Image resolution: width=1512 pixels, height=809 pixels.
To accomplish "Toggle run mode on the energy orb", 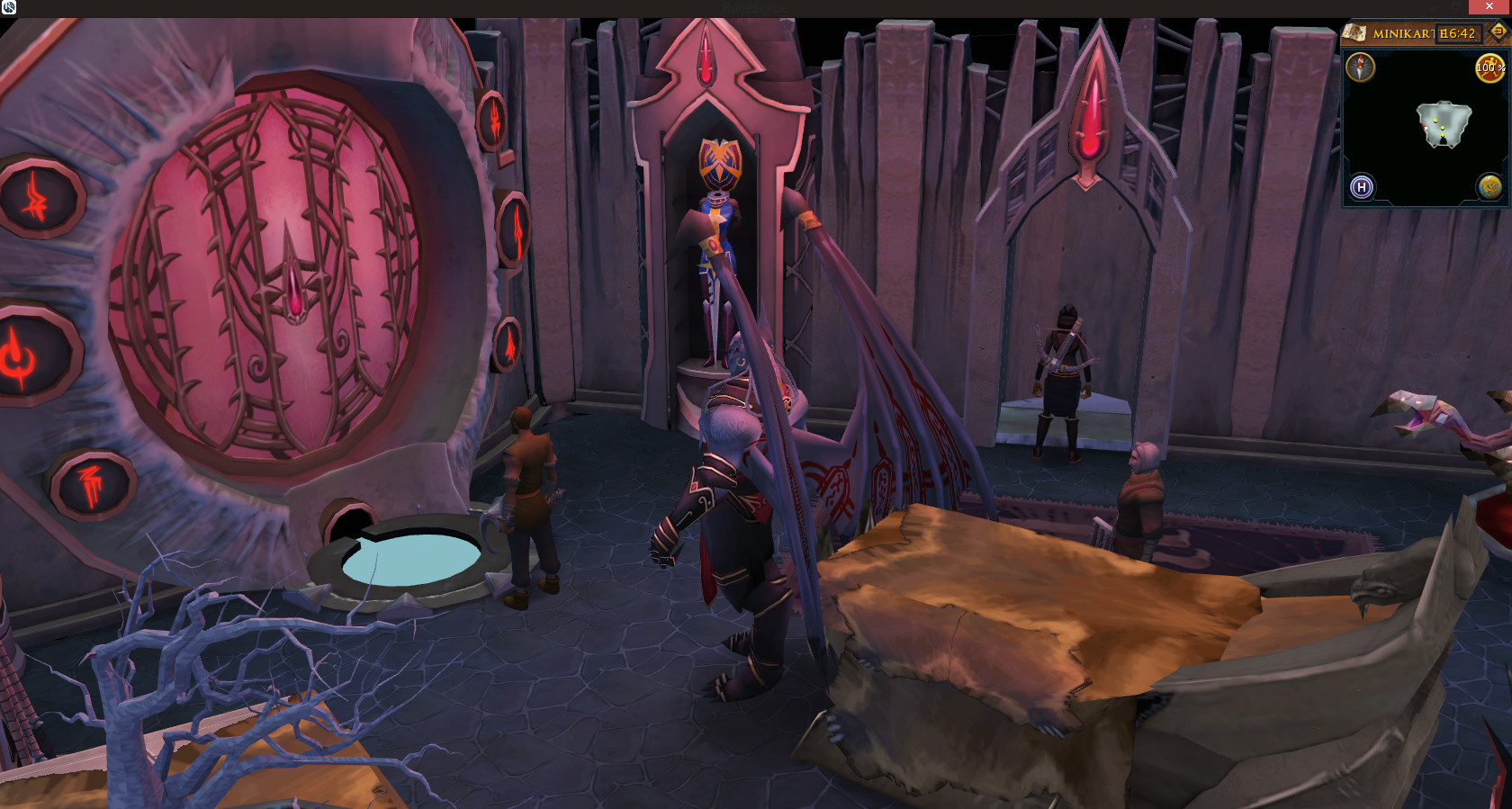I will 1489,67.
